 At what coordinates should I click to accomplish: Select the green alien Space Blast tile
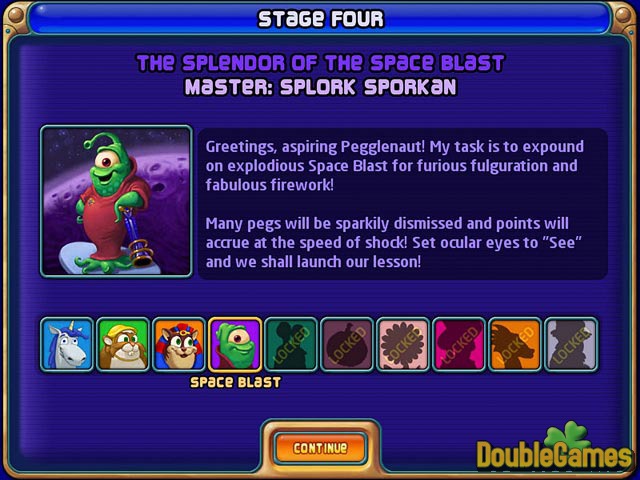click(235, 345)
